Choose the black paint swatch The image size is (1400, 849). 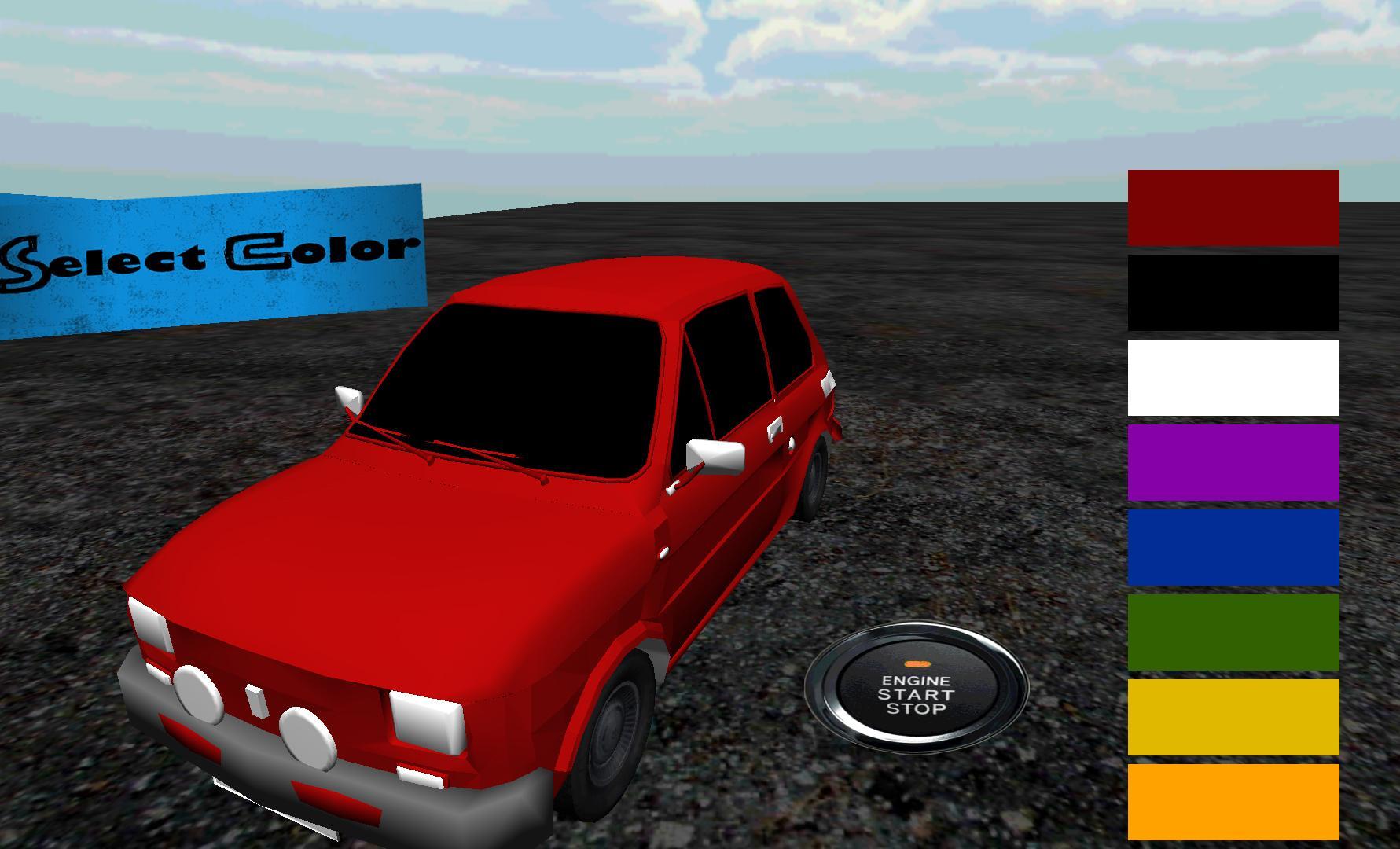pyautogui.click(x=1233, y=296)
